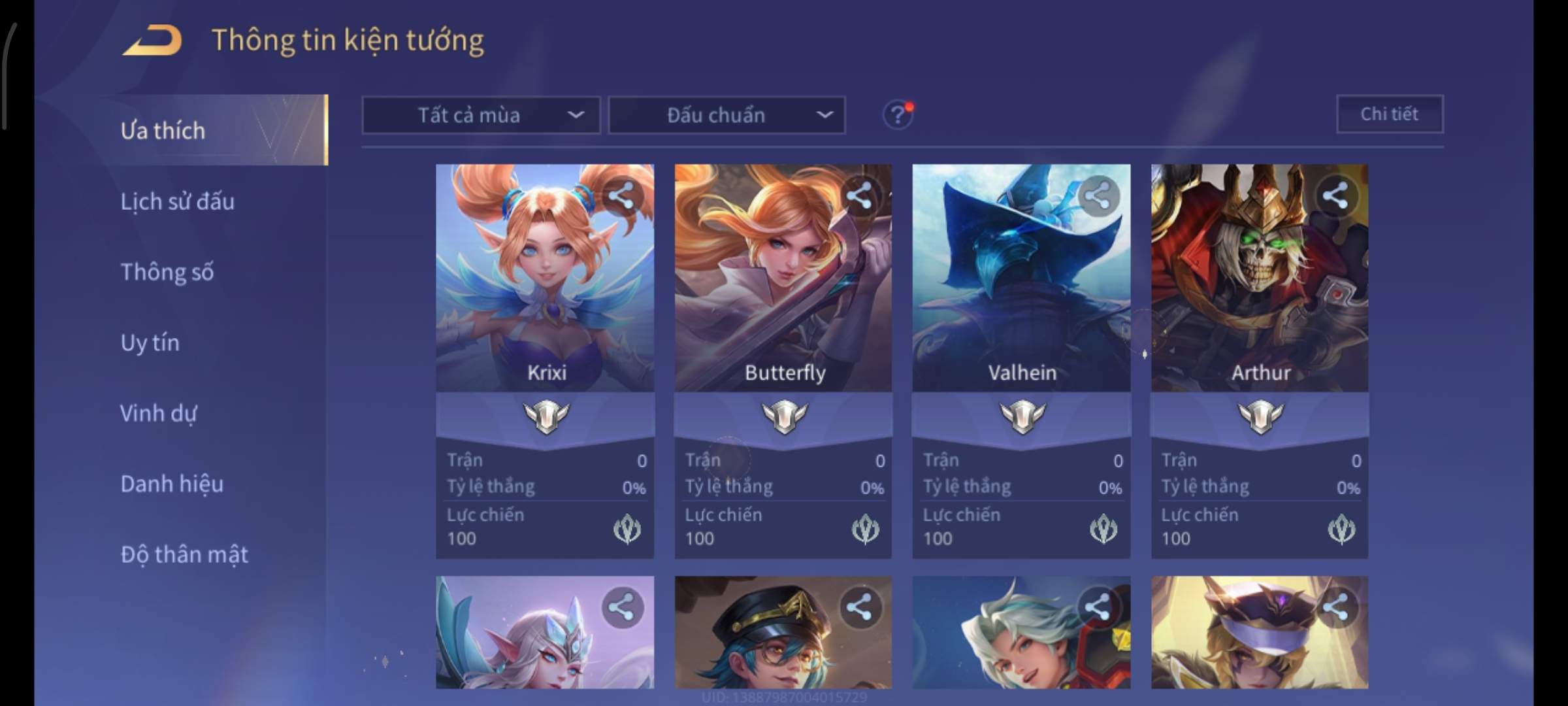This screenshot has height=706, width=1568.
Task: Open the Độ thân mật tab
Action: pos(184,554)
